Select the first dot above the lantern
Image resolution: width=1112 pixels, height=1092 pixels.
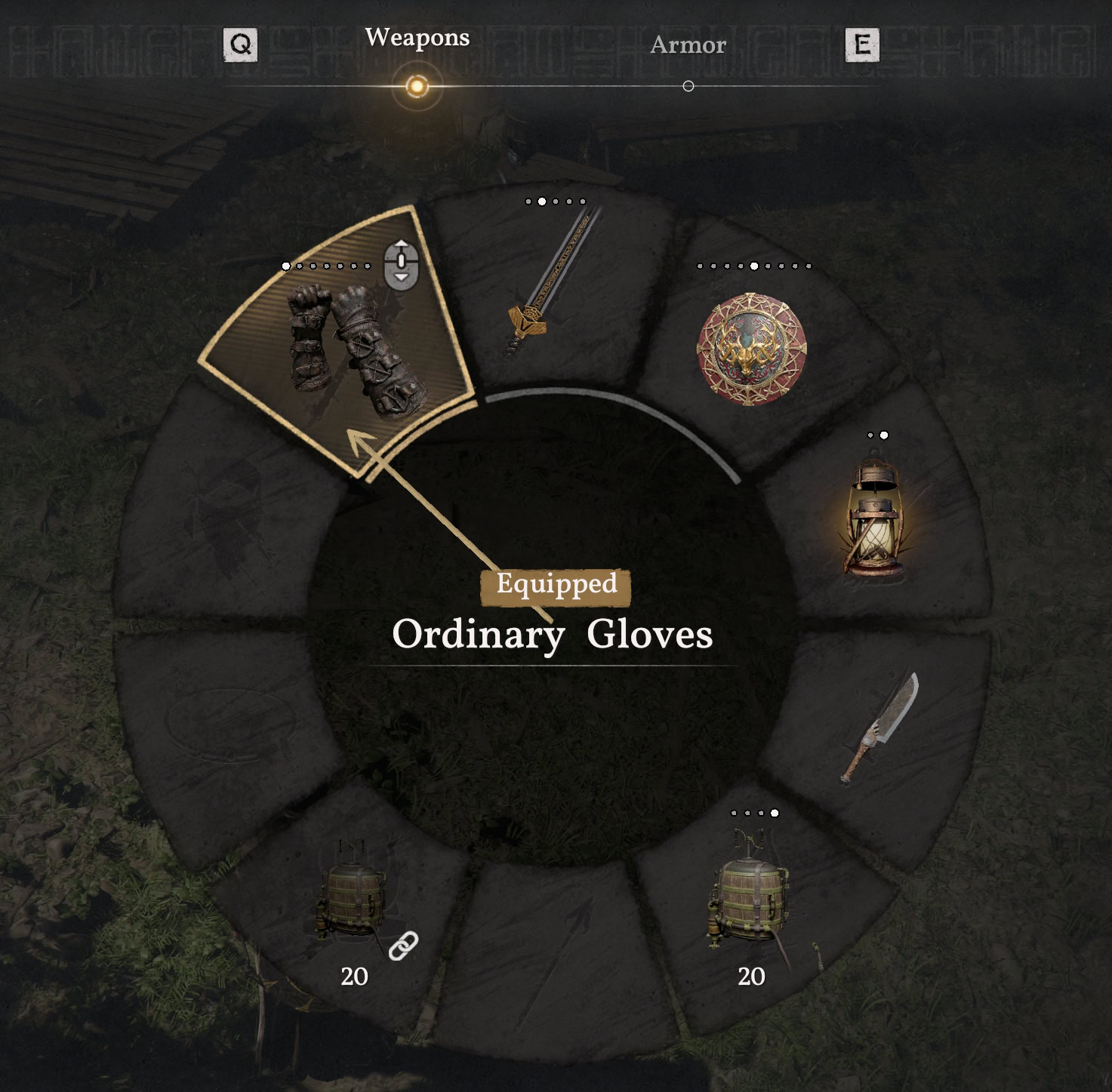coord(870,434)
